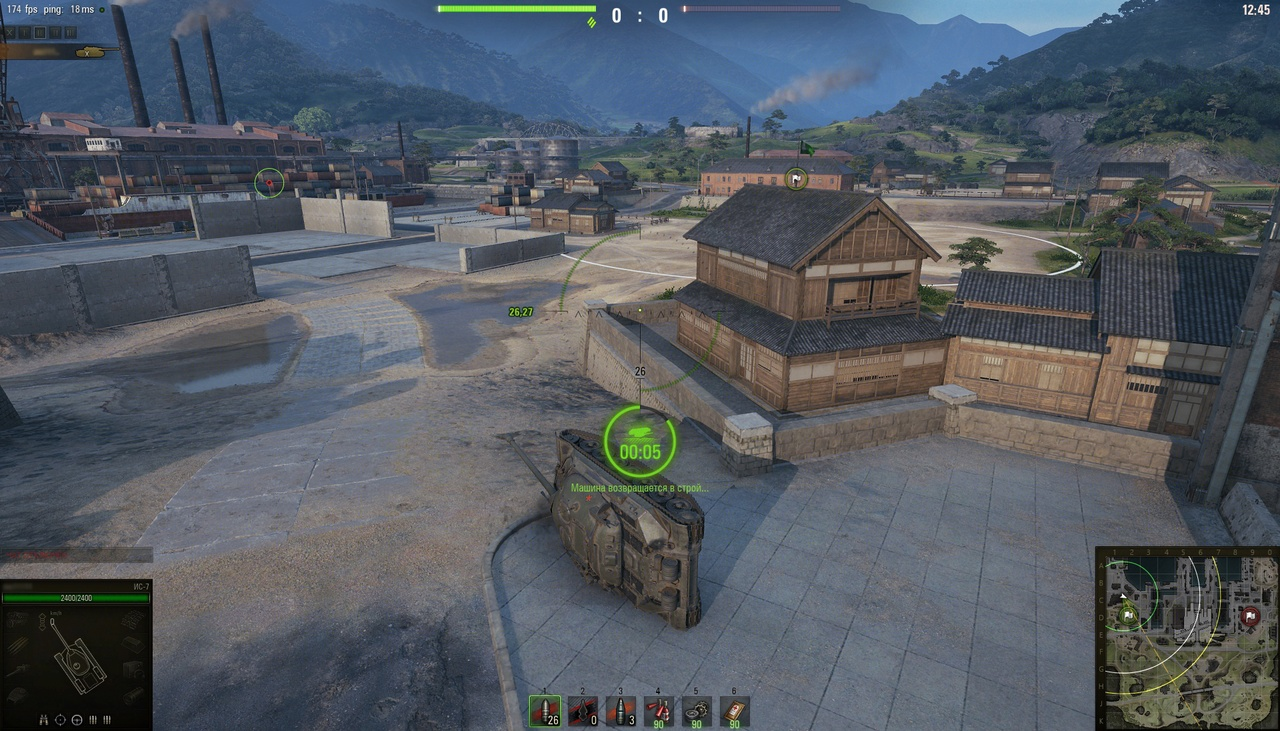
Task: Choose the empty shell slot showing 0
Action: 583,710
